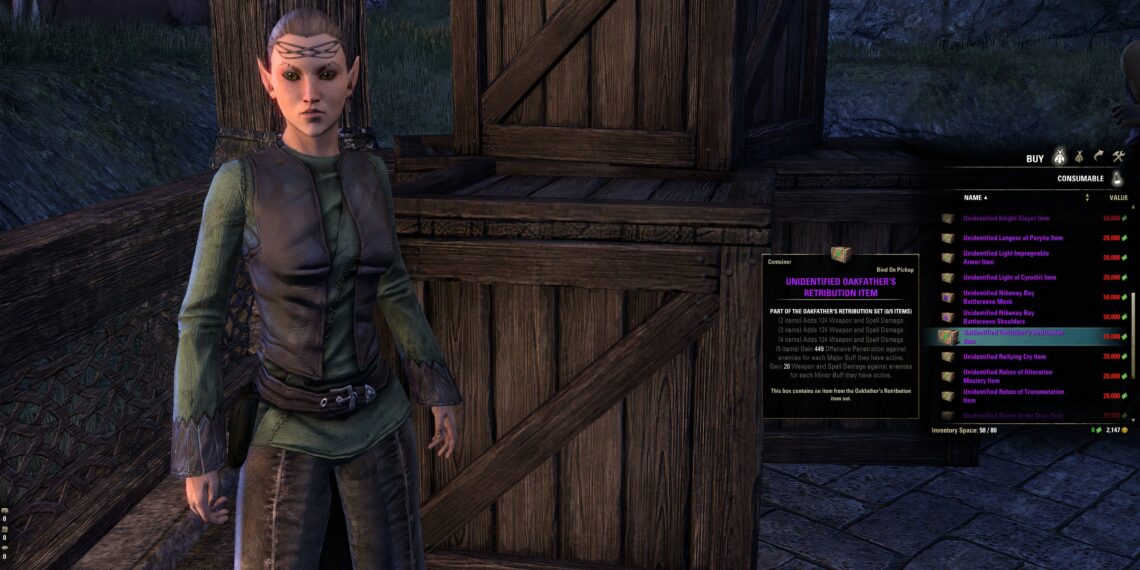Select Unidentified Light of Cyrodiil Item

1009,277
